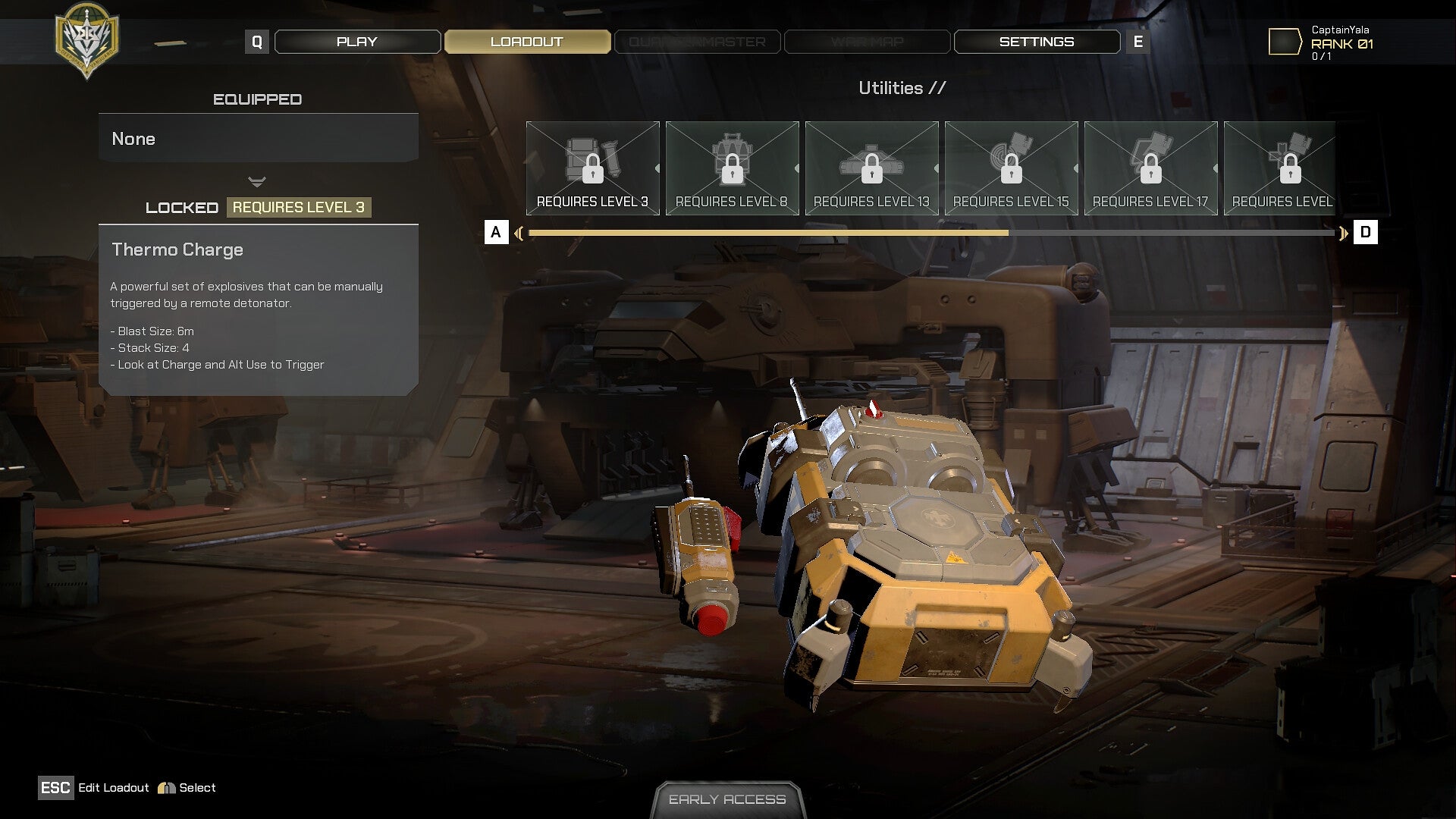Select the level 17 utility item icon
1456x819 pixels.
1150,163
